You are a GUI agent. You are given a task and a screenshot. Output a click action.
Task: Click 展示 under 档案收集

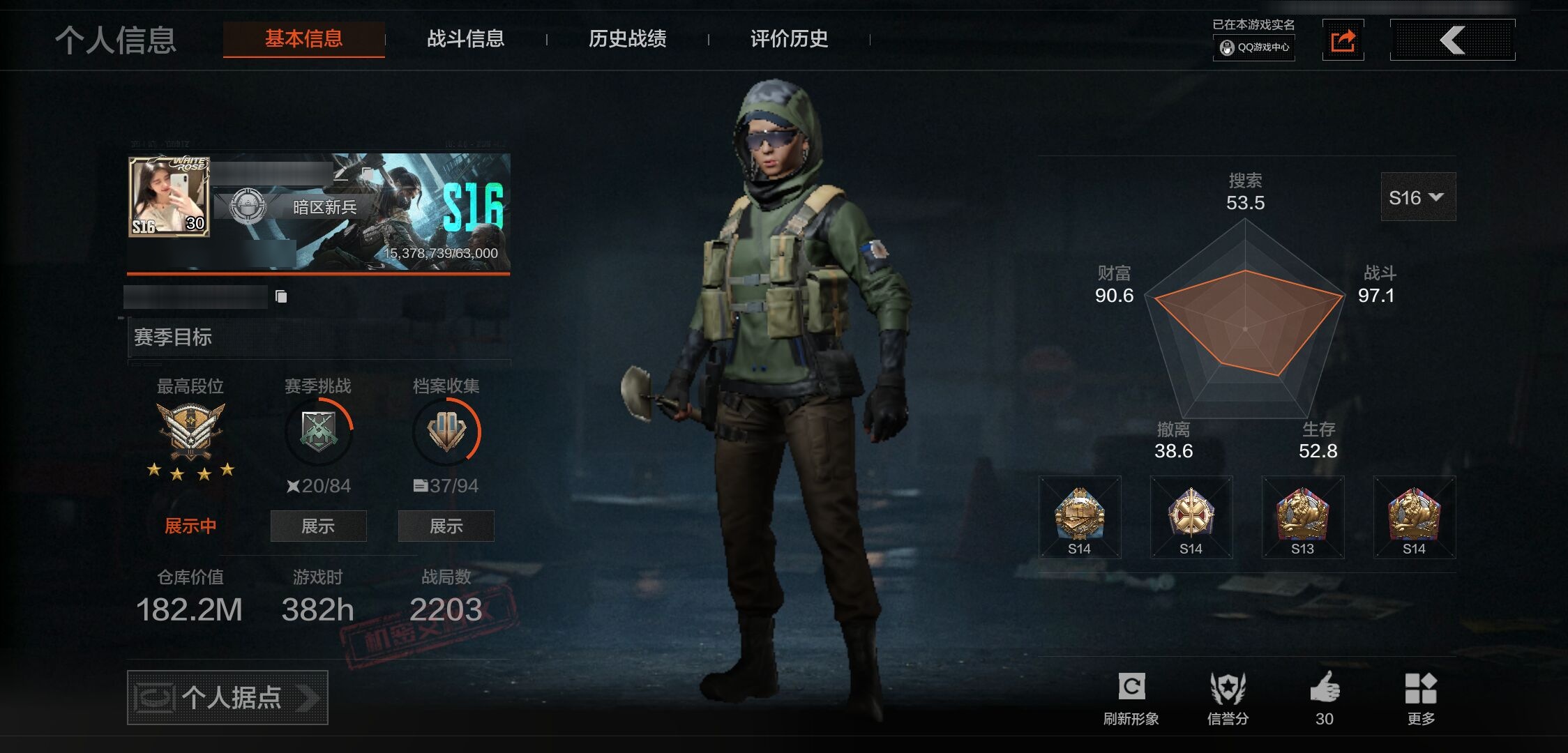tap(446, 526)
